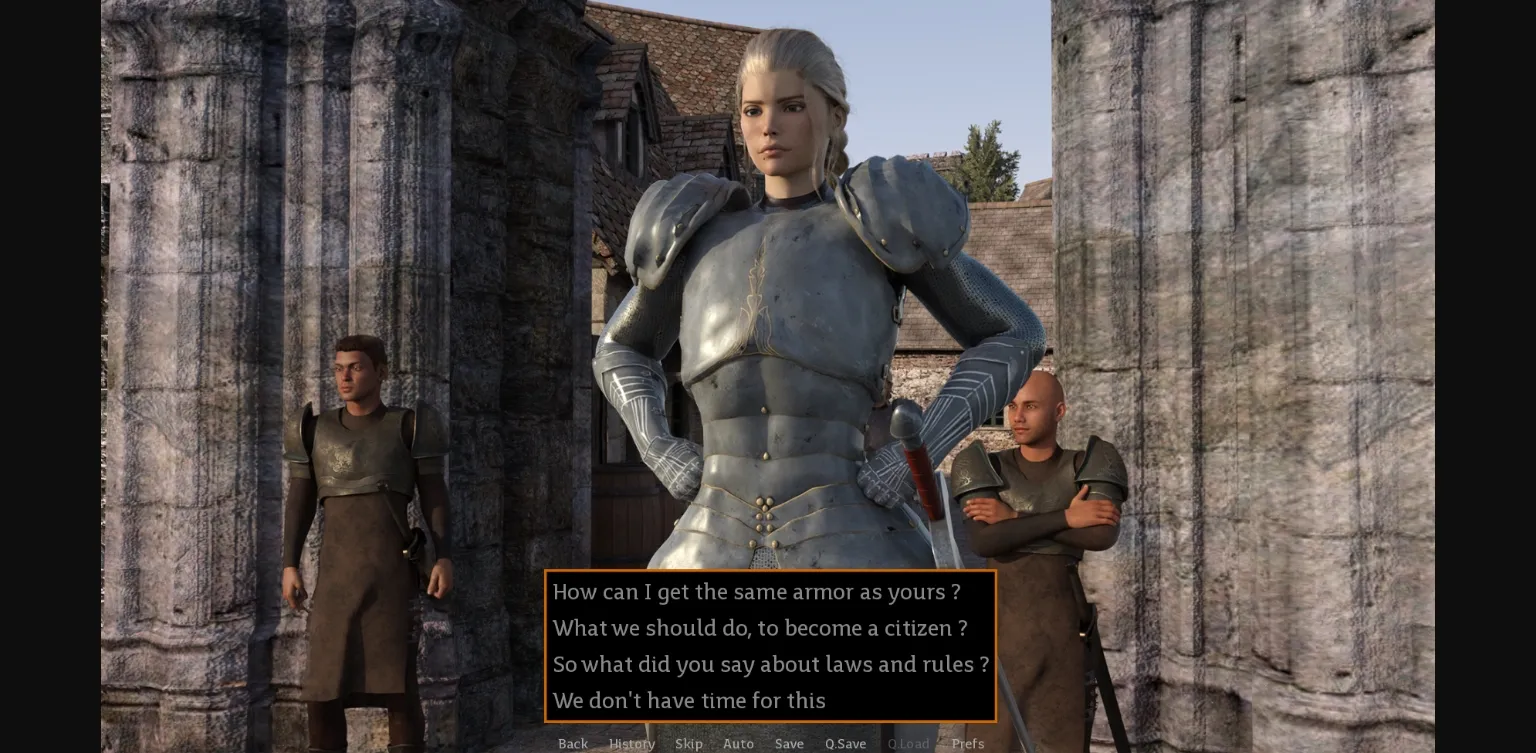Viewport: 1536px width, 753px height.
Task: Quick save the game via Q.Save
Action: (x=845, y=744)
